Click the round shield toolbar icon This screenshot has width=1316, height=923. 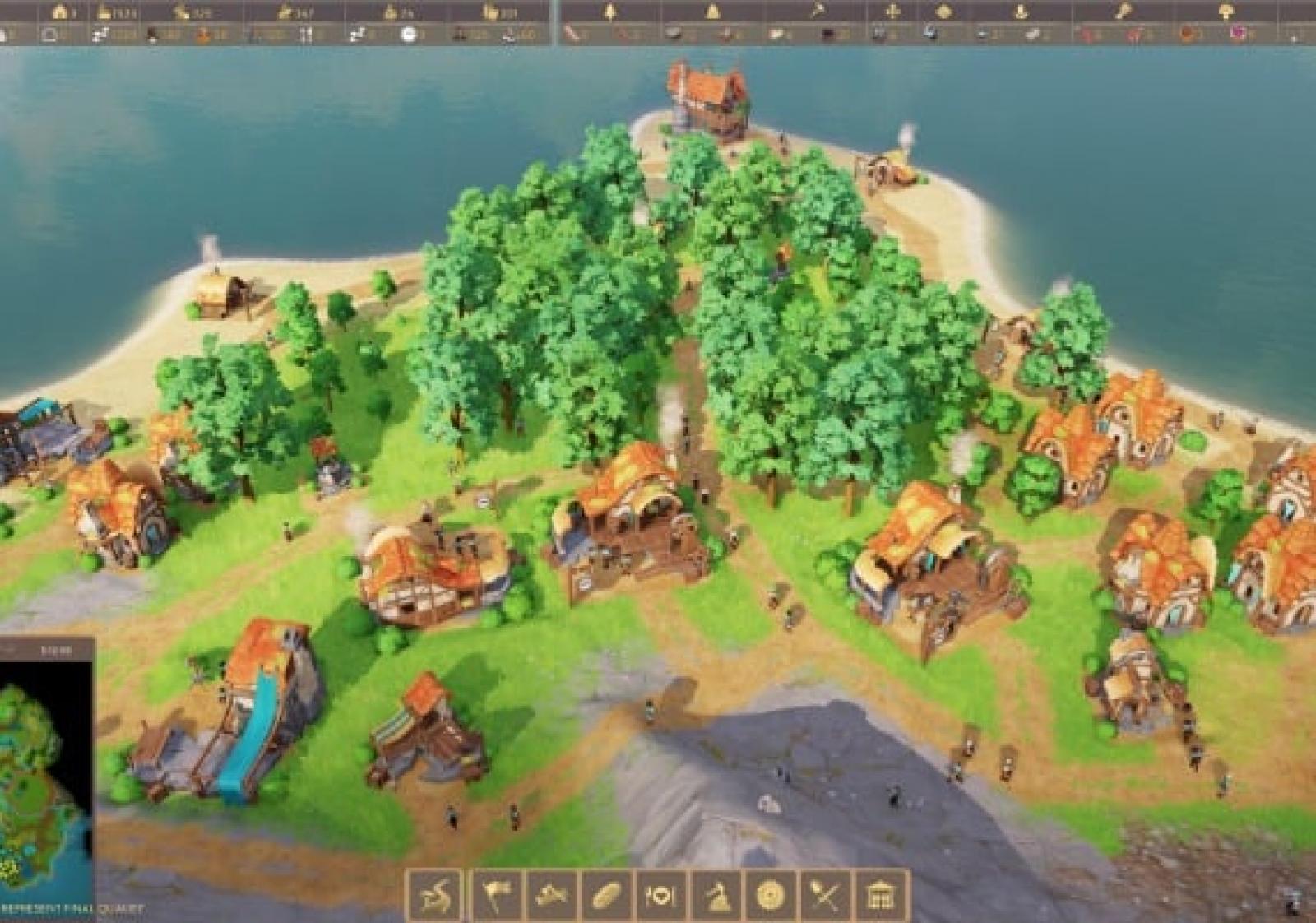point(771,895)
